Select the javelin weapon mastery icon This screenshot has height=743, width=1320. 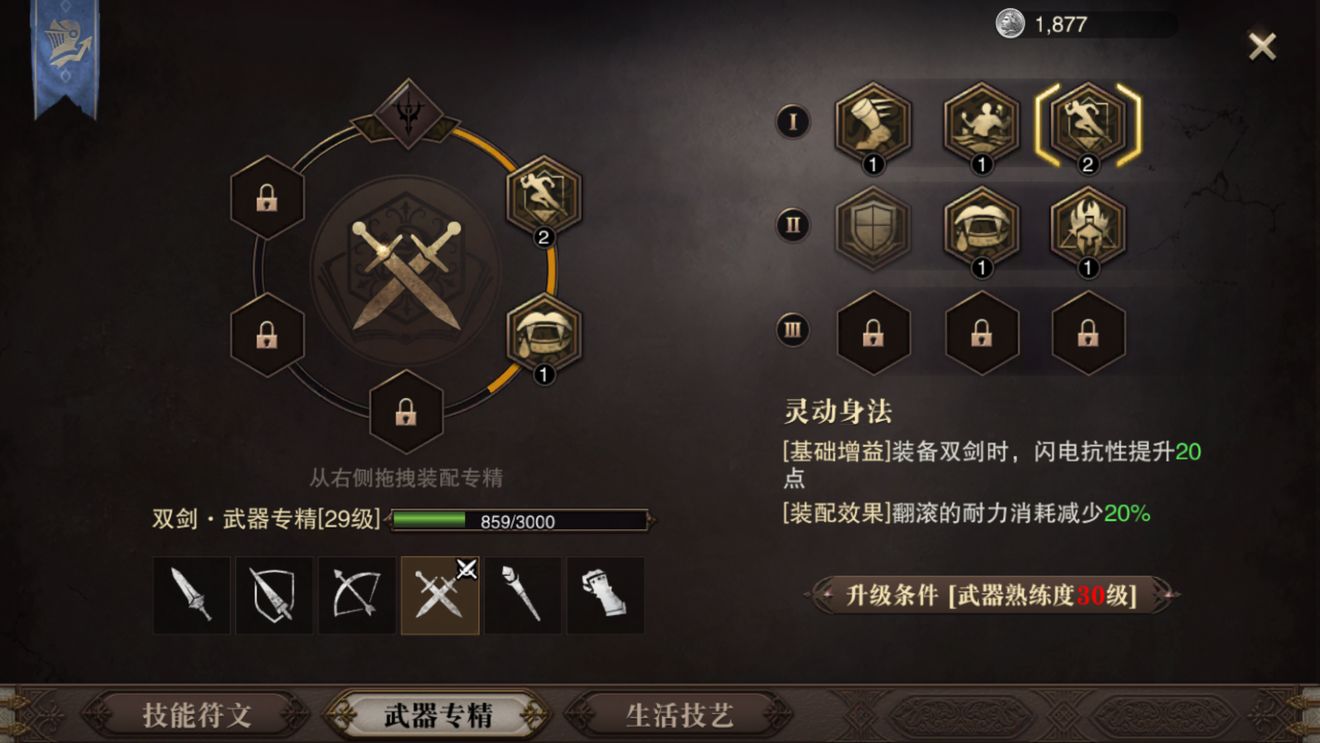pos(273,595)
